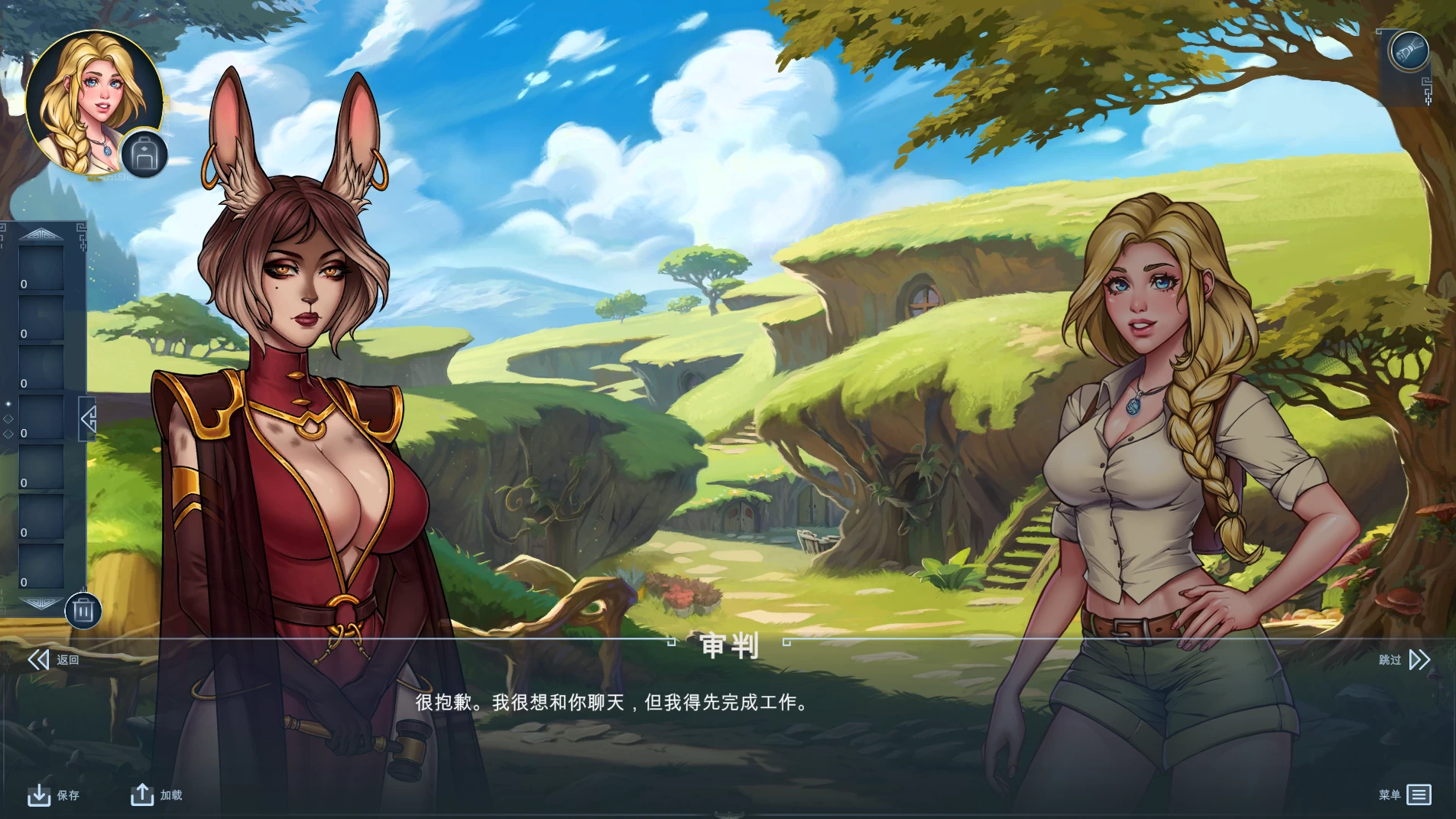The height and width of the screenshot is (819, 1456).
Task: Select the second diamond page indicator
Action: [9, 418]
